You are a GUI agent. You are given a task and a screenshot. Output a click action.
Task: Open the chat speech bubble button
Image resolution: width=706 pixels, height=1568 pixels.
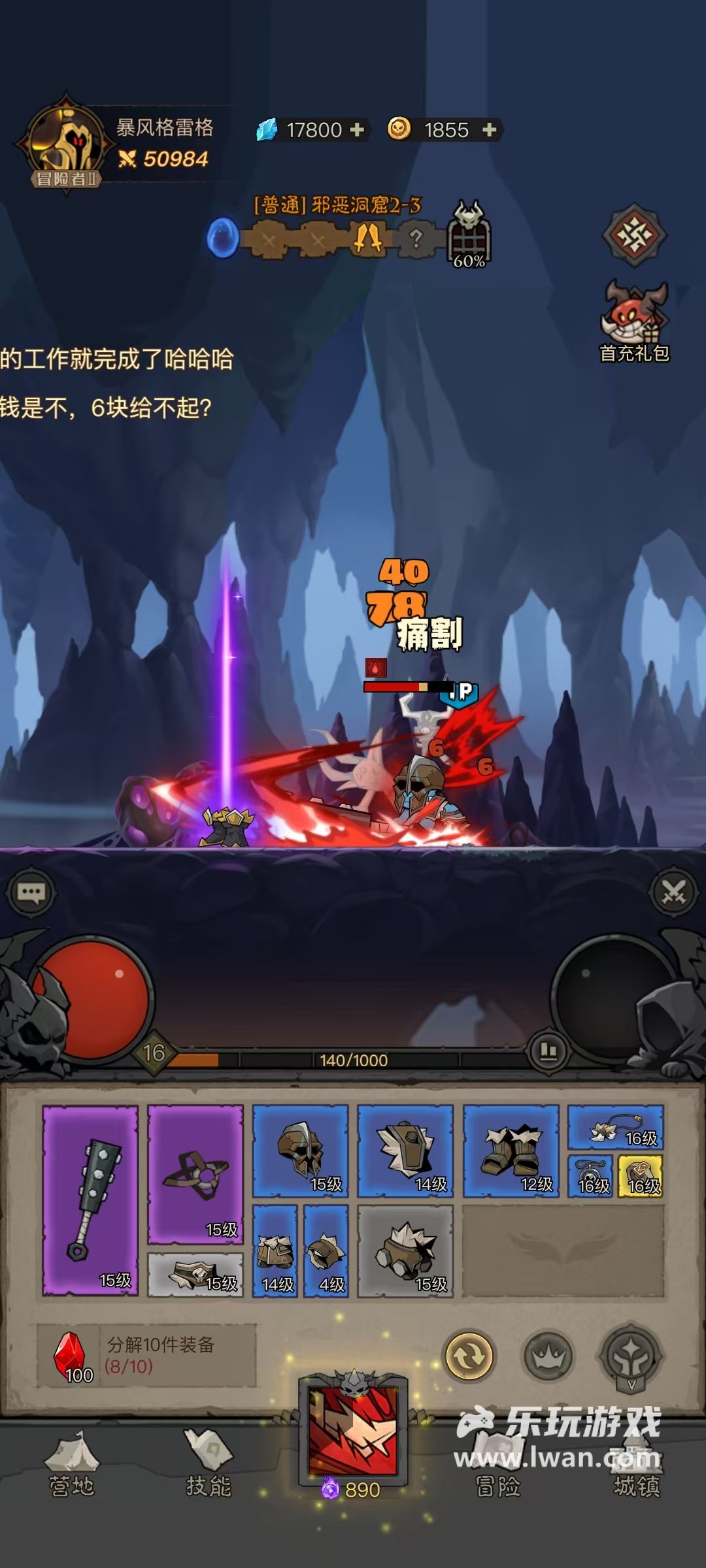click(x=31, y=892)
